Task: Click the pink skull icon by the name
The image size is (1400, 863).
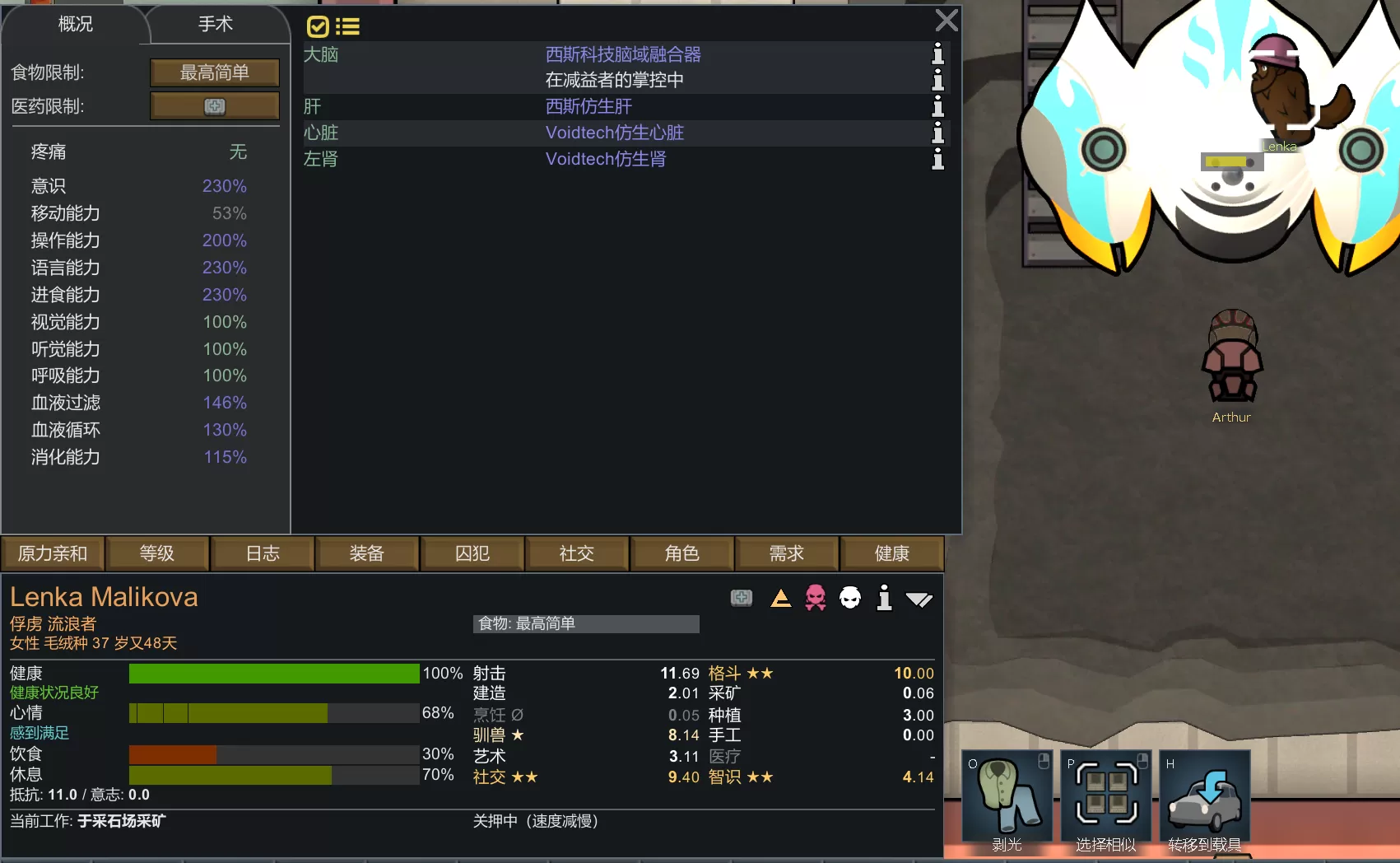Action: pyautogui.click(x=816, y=598)
